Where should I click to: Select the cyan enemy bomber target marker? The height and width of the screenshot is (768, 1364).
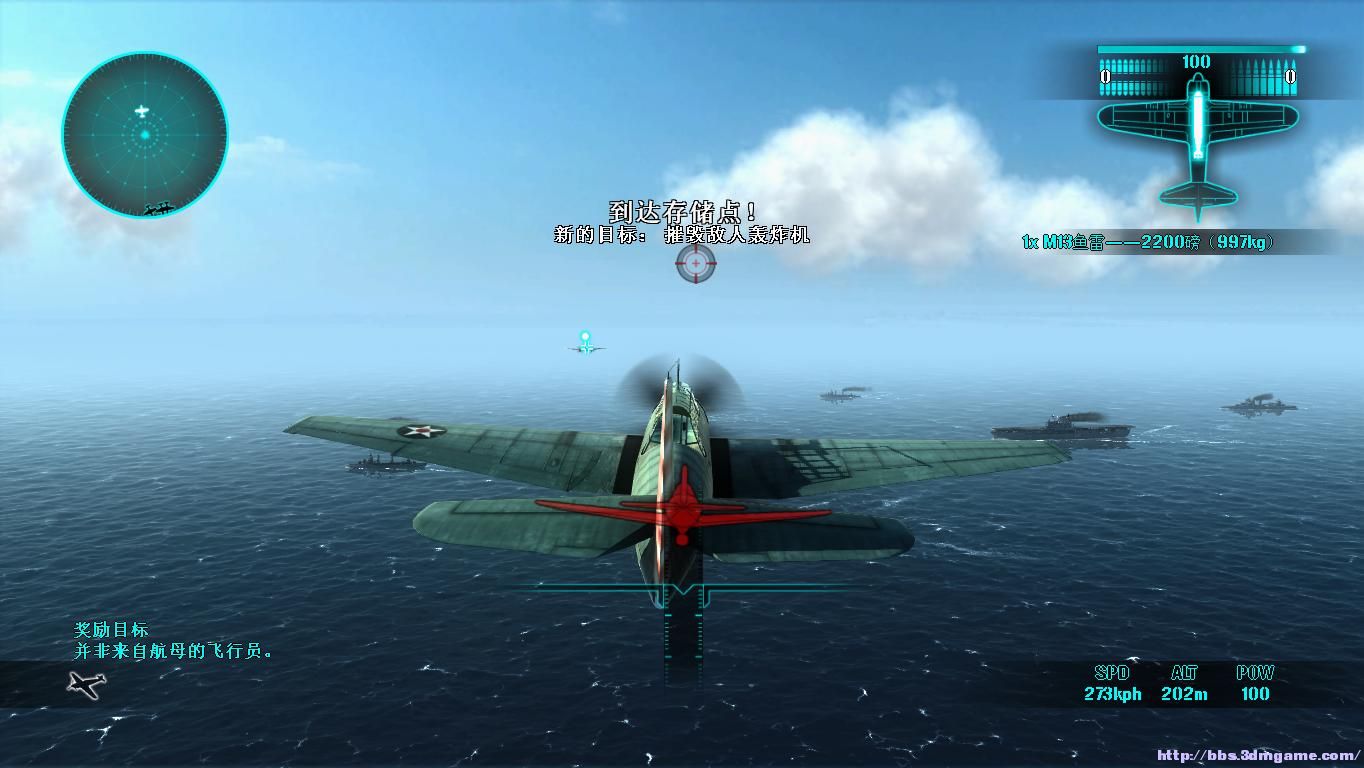(585, 338)
